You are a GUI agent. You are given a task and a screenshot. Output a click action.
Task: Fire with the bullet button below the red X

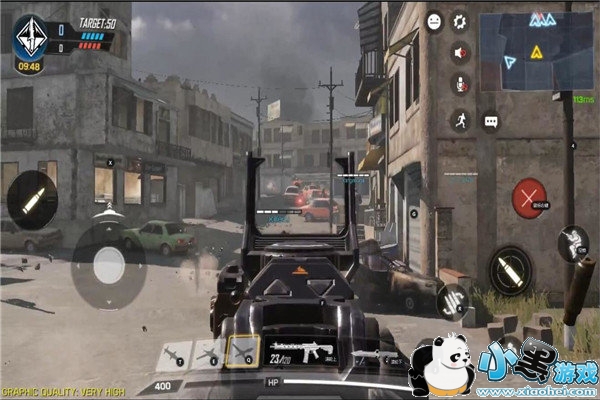point(511,268)
